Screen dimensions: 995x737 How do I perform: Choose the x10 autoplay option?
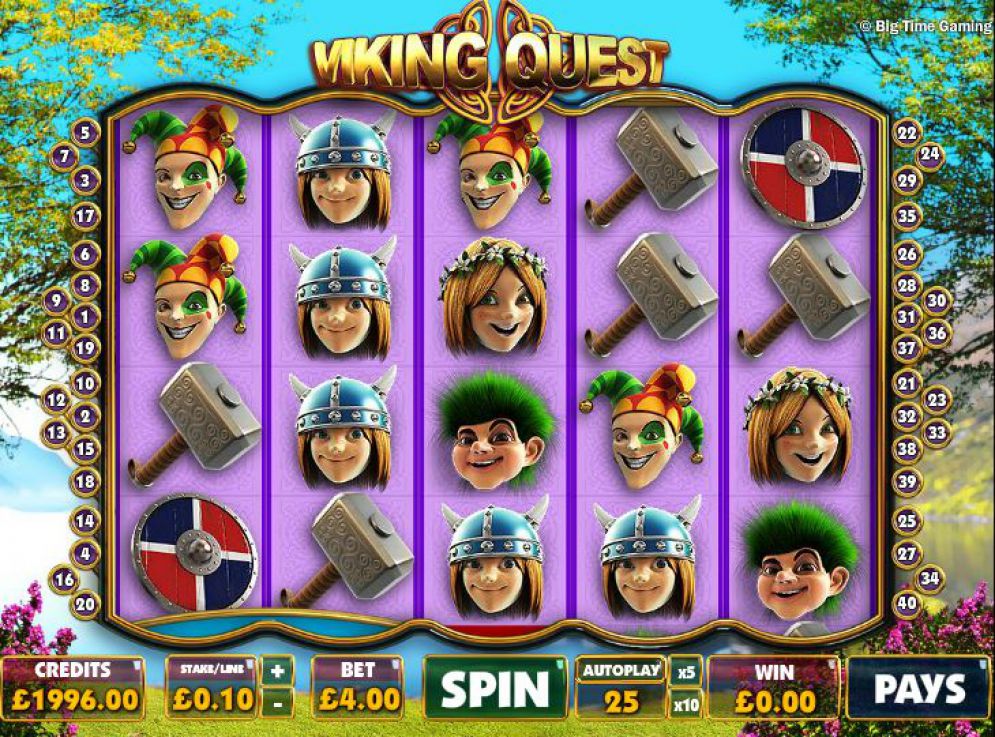[686, 704]
